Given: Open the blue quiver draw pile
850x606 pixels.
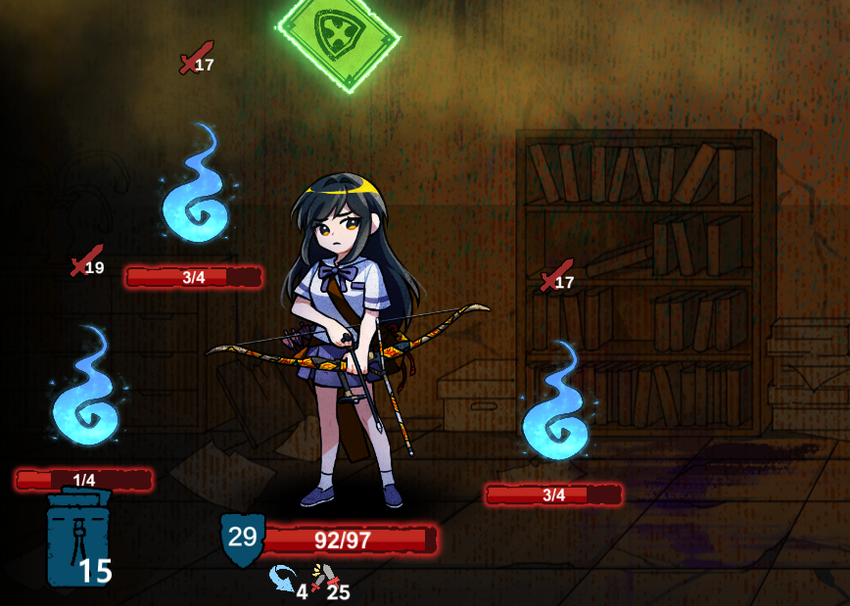Looking at the screenshot, I should pos(78,540).
